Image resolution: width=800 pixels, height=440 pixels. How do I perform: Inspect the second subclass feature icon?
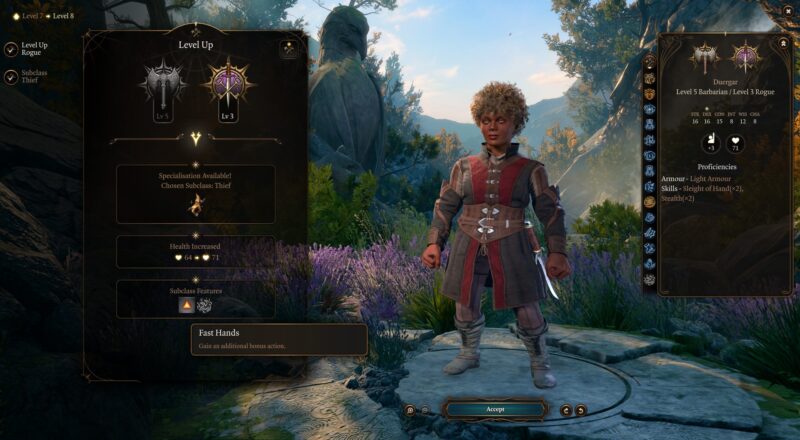click(x=205, y=305)
